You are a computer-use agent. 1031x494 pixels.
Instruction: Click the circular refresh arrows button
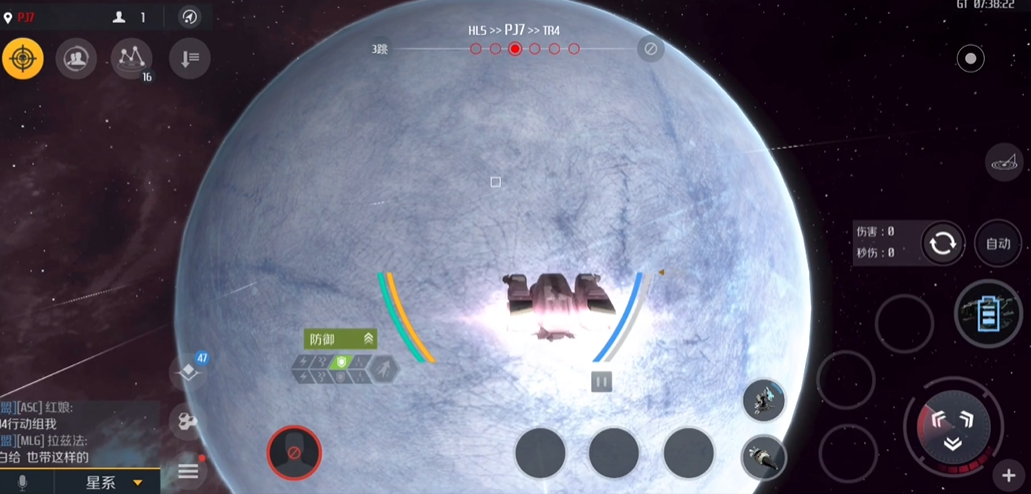pyautogui.click(x=942, y=243)
